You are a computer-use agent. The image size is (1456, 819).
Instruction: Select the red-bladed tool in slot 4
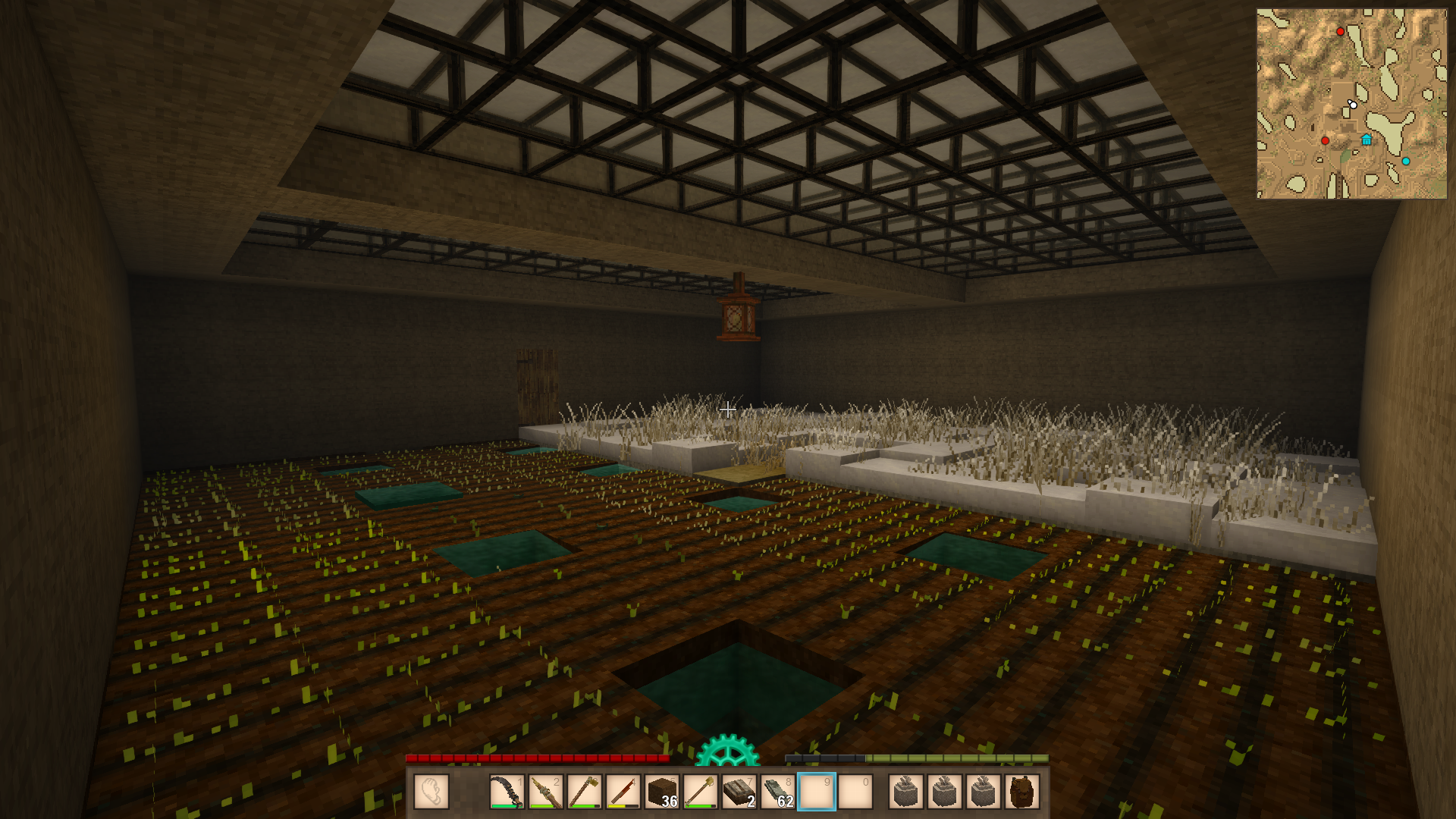pos(623,792)
